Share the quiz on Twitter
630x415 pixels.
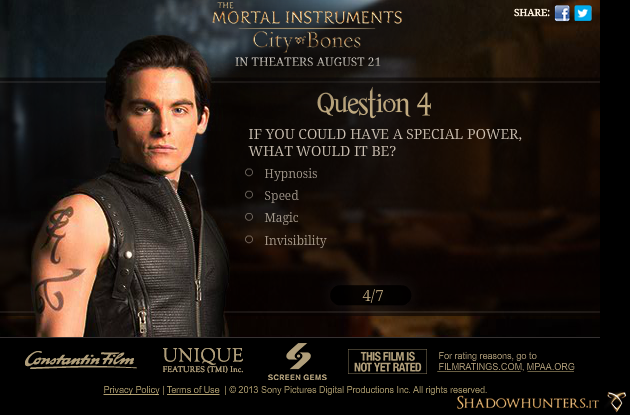583,13
